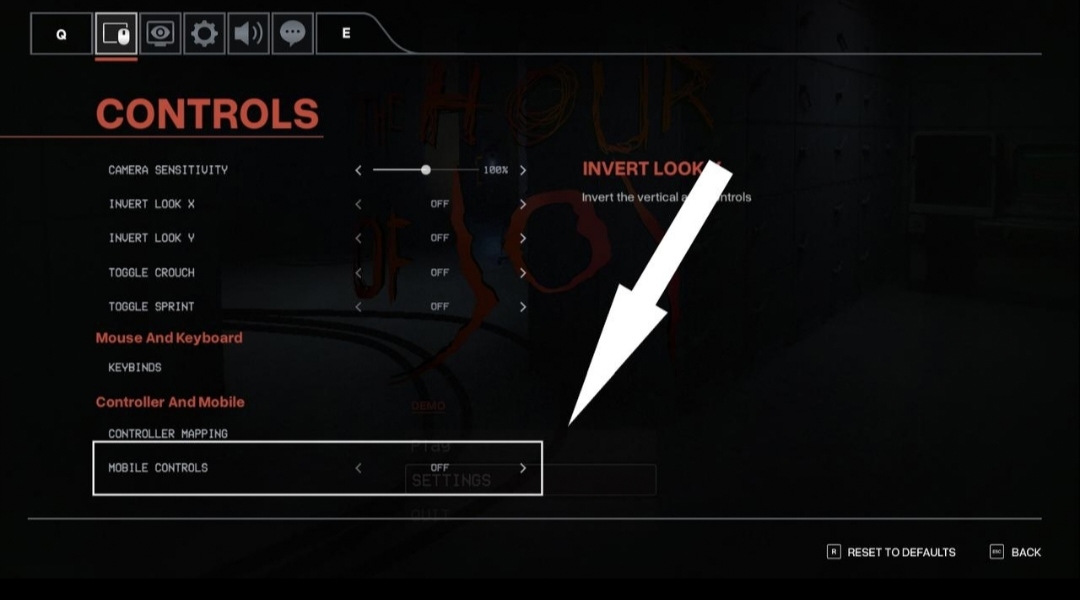Reset to Defaults
The image size is (1080, 600).
coord(891,552)
